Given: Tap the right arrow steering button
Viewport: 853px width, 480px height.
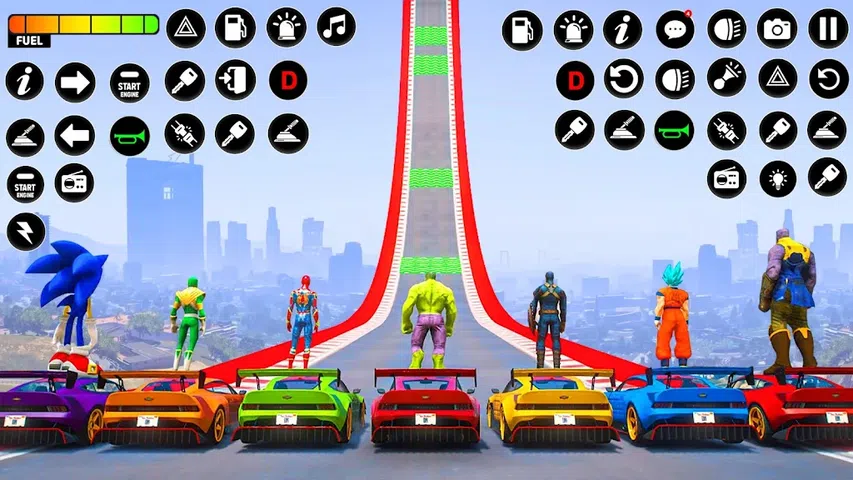Looking at the screenshot, I should tap(75, 82).
